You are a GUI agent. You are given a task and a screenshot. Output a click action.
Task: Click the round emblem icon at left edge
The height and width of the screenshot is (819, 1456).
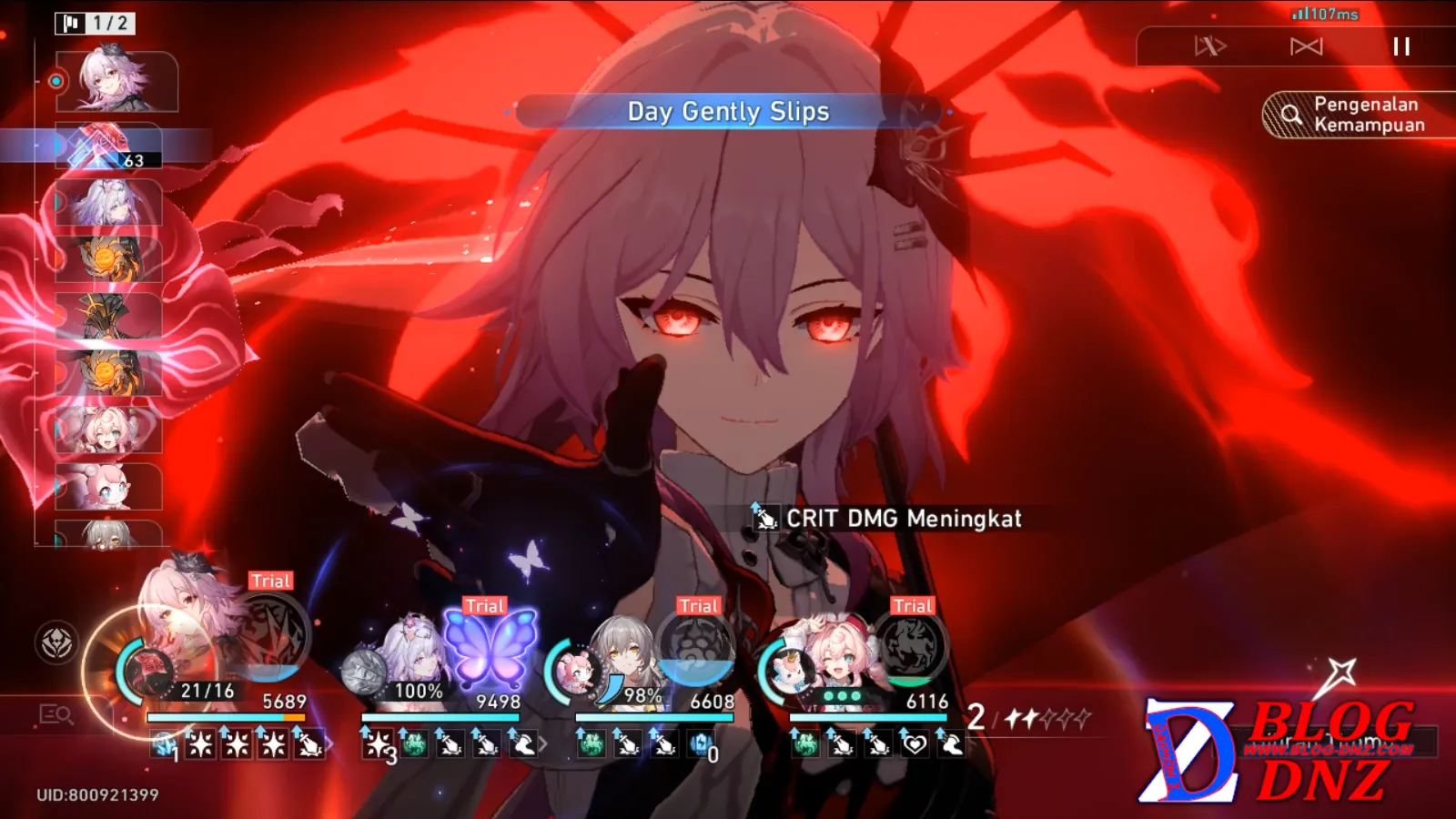(56, 643)
